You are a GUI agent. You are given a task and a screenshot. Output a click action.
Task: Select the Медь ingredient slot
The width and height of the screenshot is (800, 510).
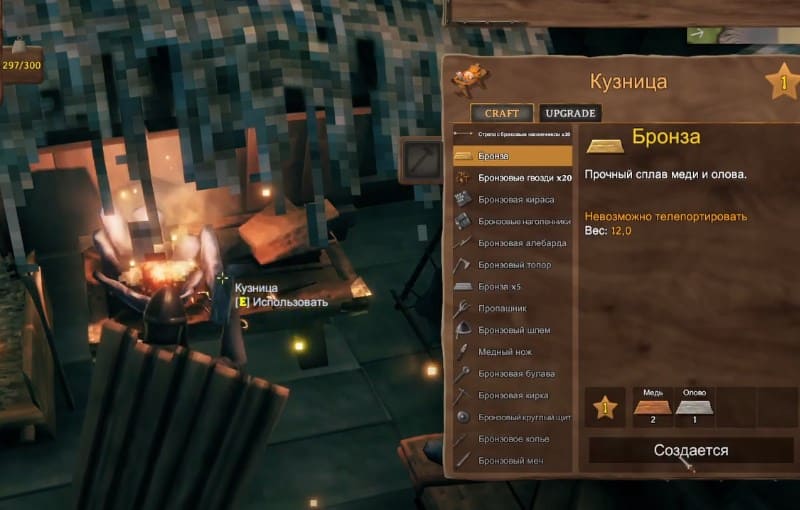tap(651, 408)
